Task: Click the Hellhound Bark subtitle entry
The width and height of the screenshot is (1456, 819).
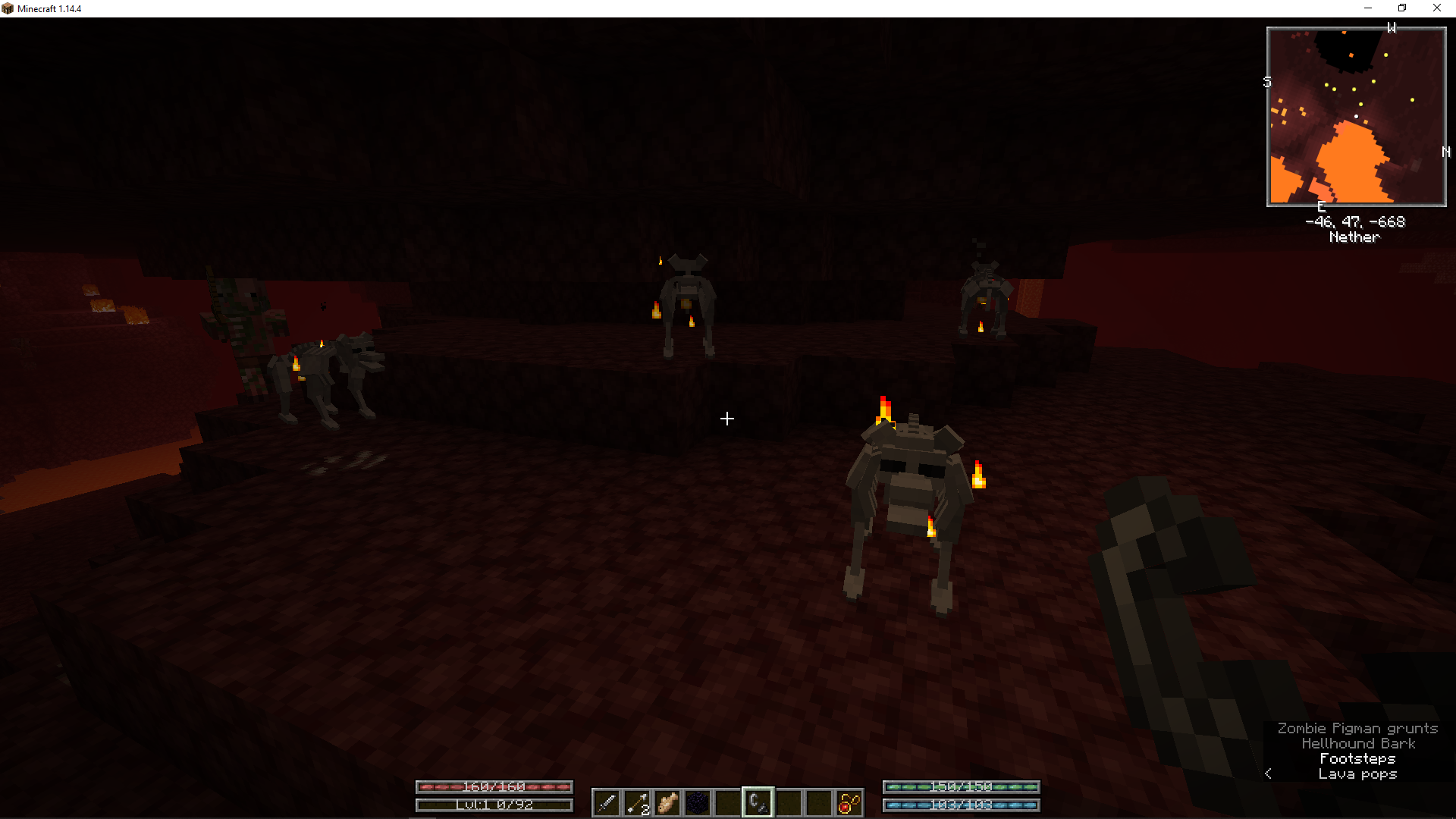Action: [1357, 743]
